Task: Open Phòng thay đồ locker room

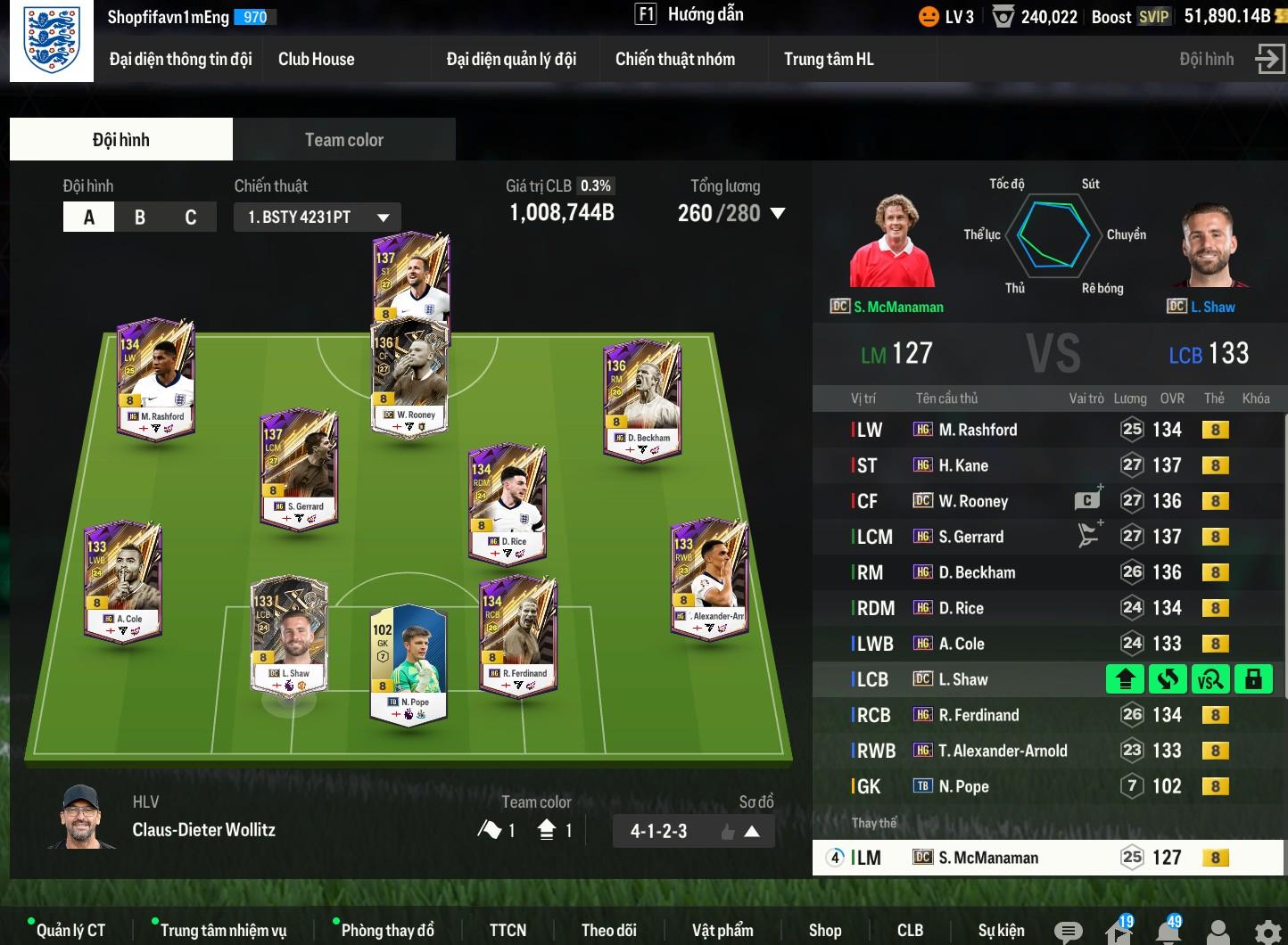Action: click(x=387, y=930)
